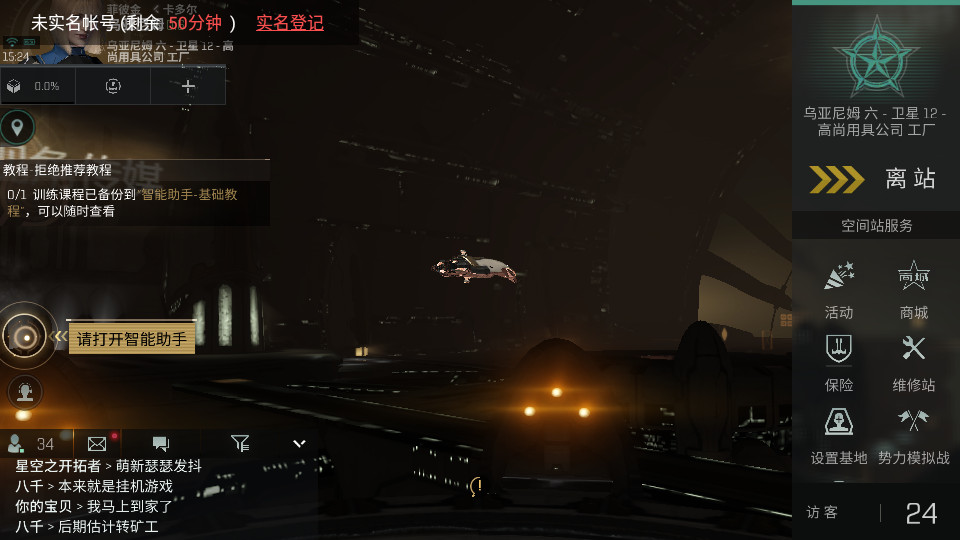The height and width of the screenshot is (540, 960).
Task: Click the plus button in top toolbar
Action: coord(188,86)
